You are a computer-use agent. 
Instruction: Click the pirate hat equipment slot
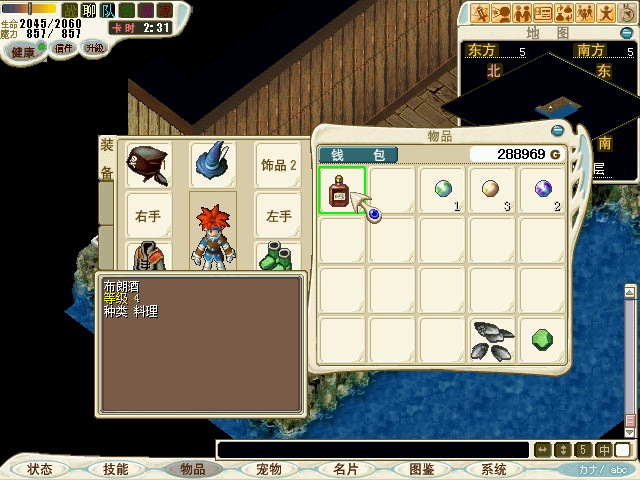pos(147,163)
